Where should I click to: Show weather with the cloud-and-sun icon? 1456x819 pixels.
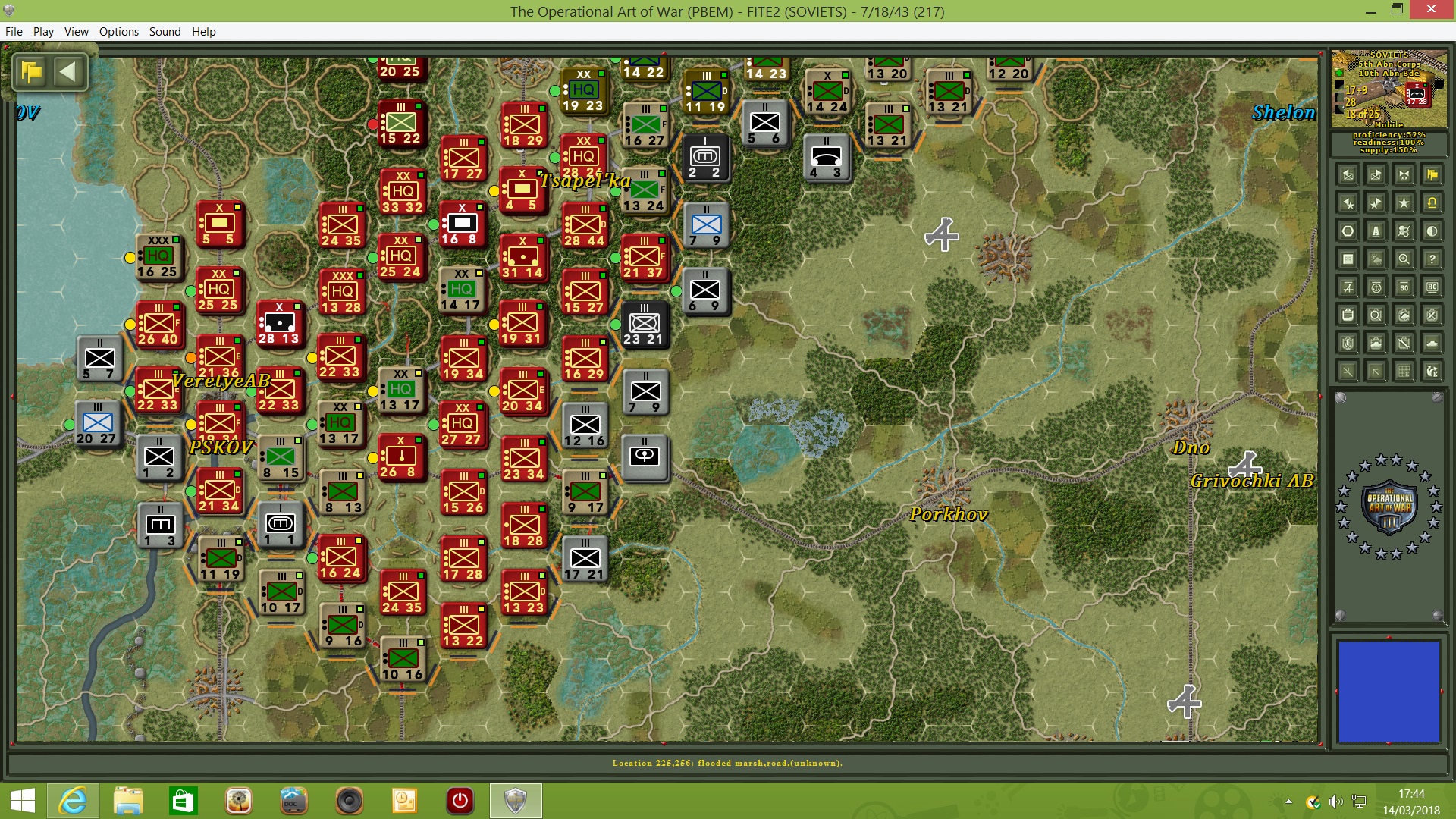pyautogui.click(x=1376, y=258)
